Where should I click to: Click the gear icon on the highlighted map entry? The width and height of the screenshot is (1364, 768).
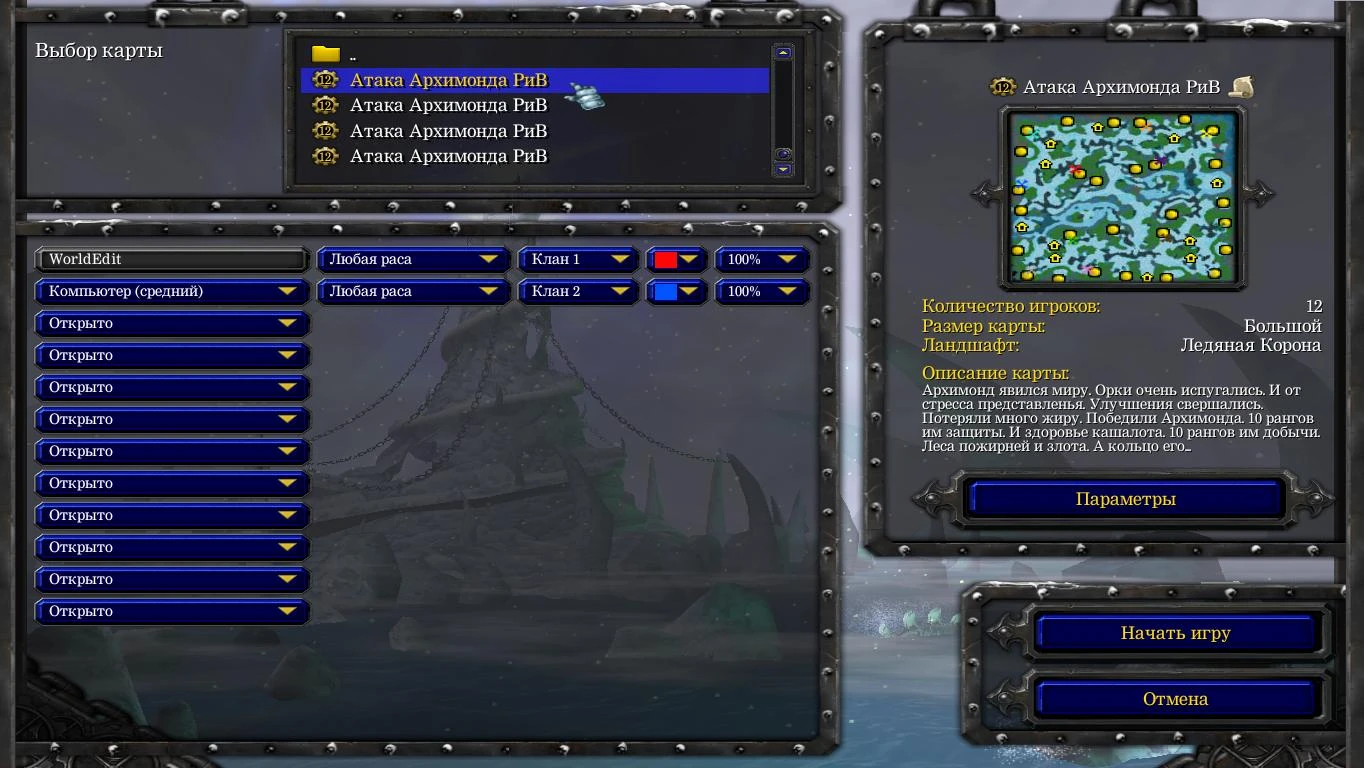tap(325, 79)
